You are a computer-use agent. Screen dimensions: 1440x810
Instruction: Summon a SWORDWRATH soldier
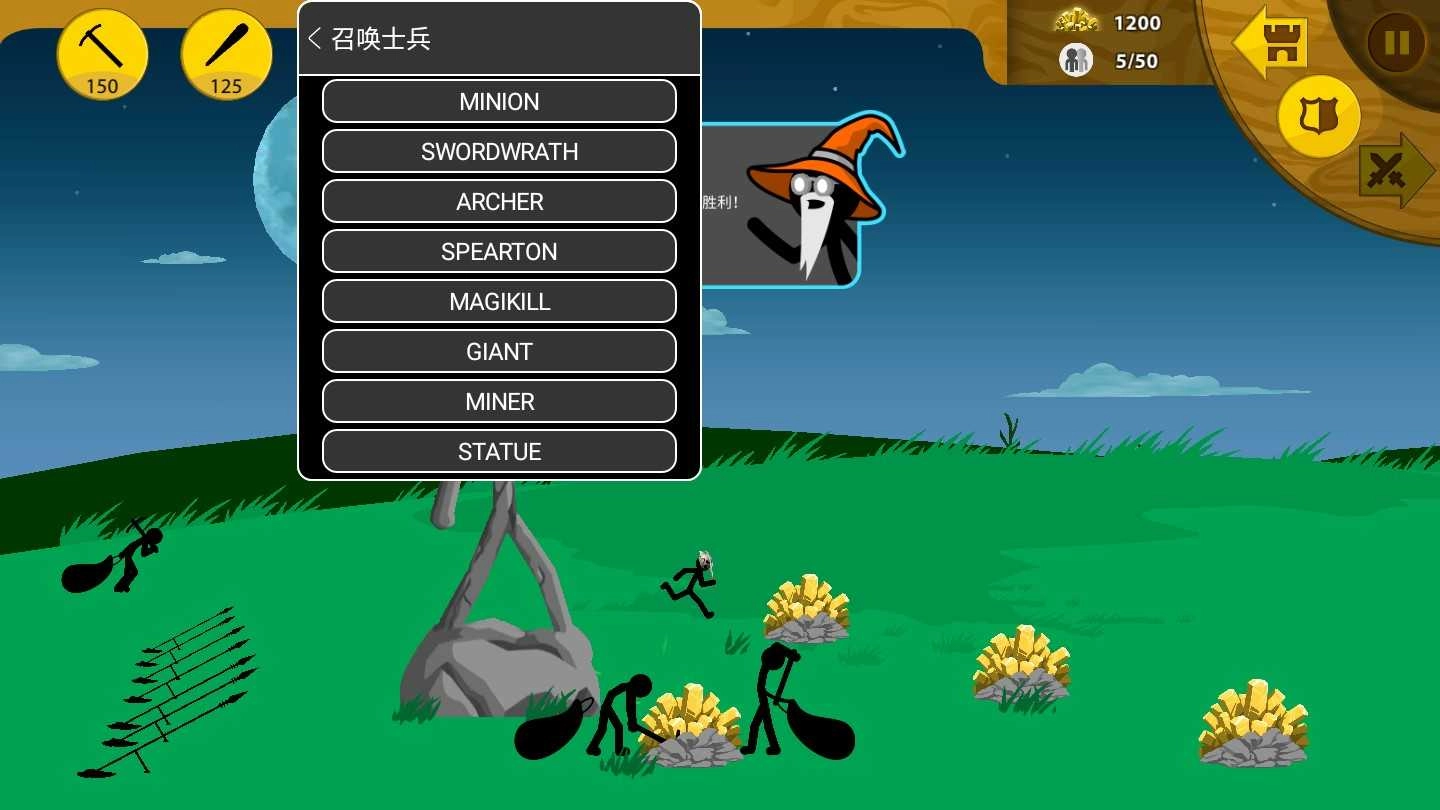(499, 151)
